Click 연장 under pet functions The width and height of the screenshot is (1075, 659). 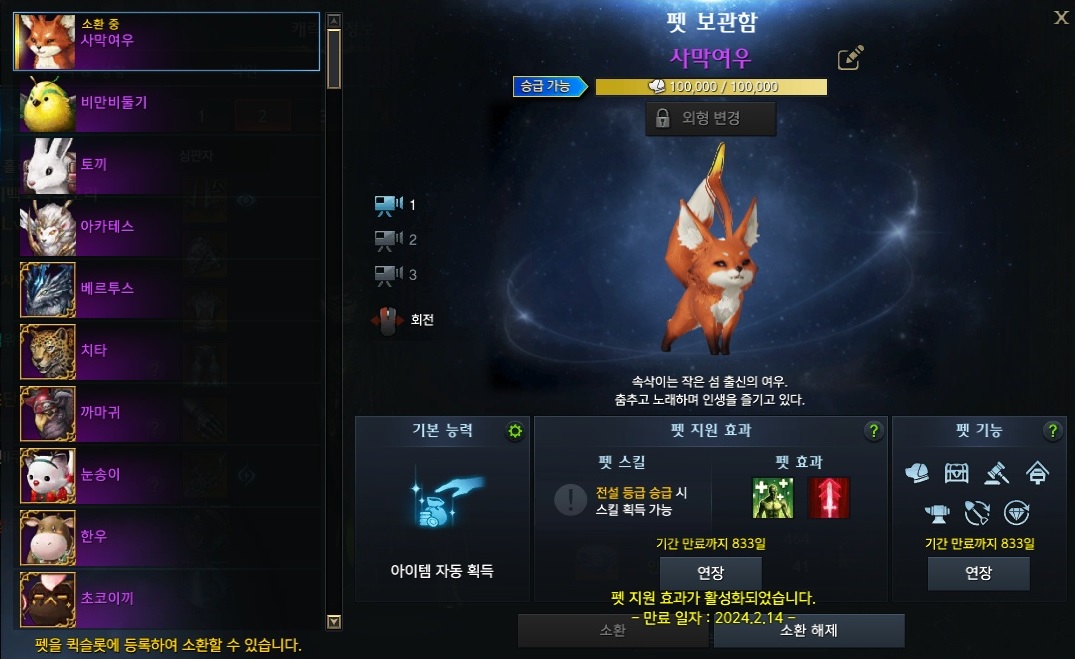[x=978, y=573]
